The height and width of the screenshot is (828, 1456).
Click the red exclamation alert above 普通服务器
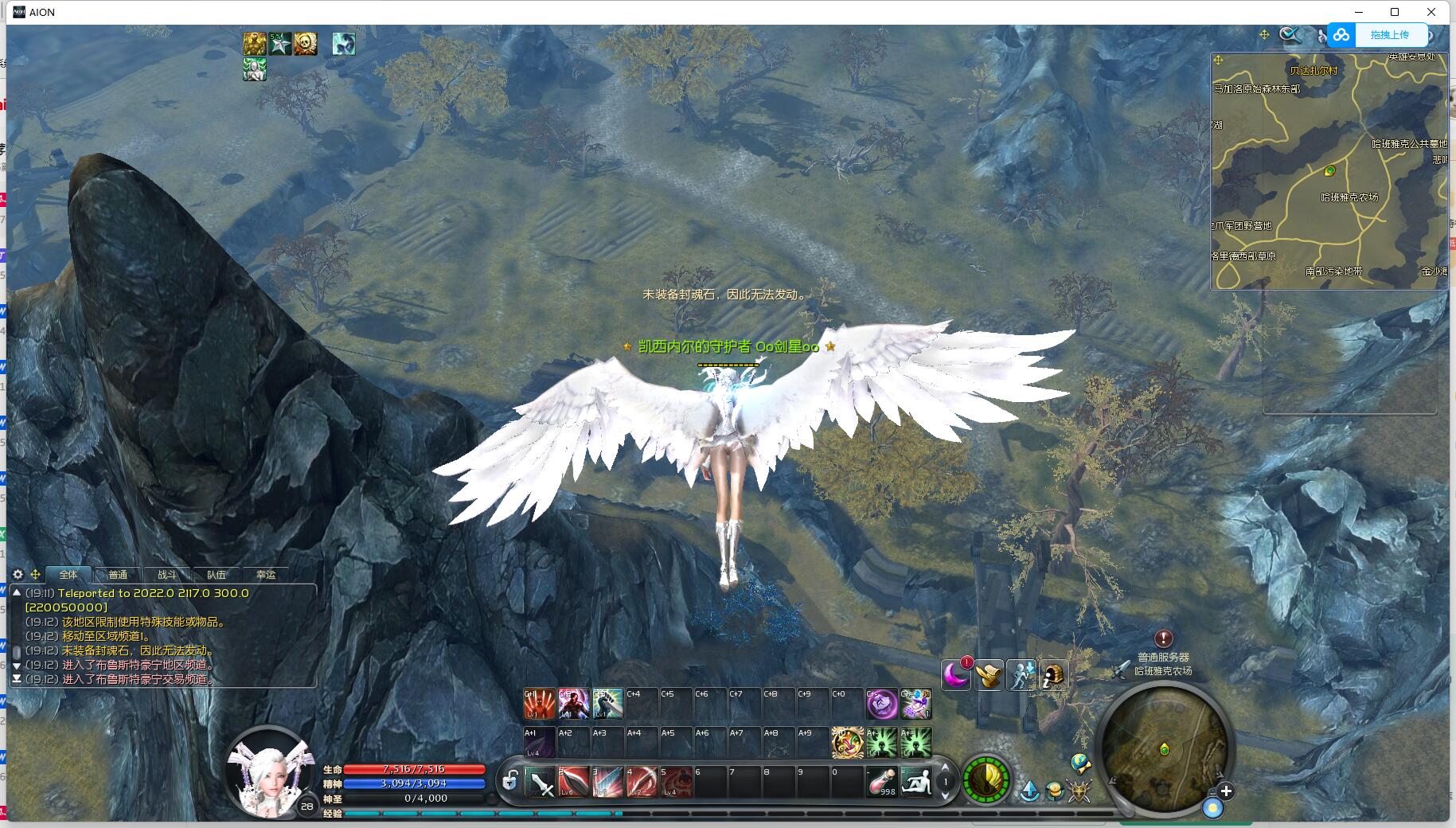(x=1163, y=639)
